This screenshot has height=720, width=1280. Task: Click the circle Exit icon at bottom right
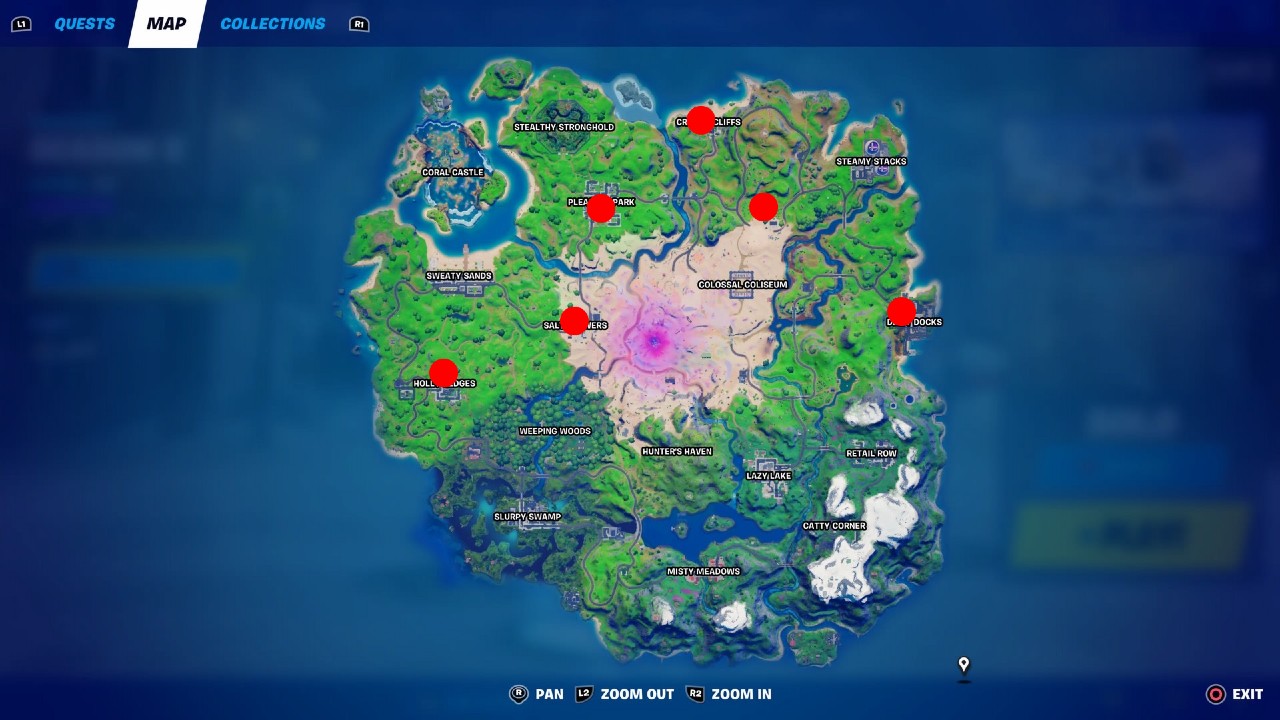pyautogui.click(x=1214, y=693)
